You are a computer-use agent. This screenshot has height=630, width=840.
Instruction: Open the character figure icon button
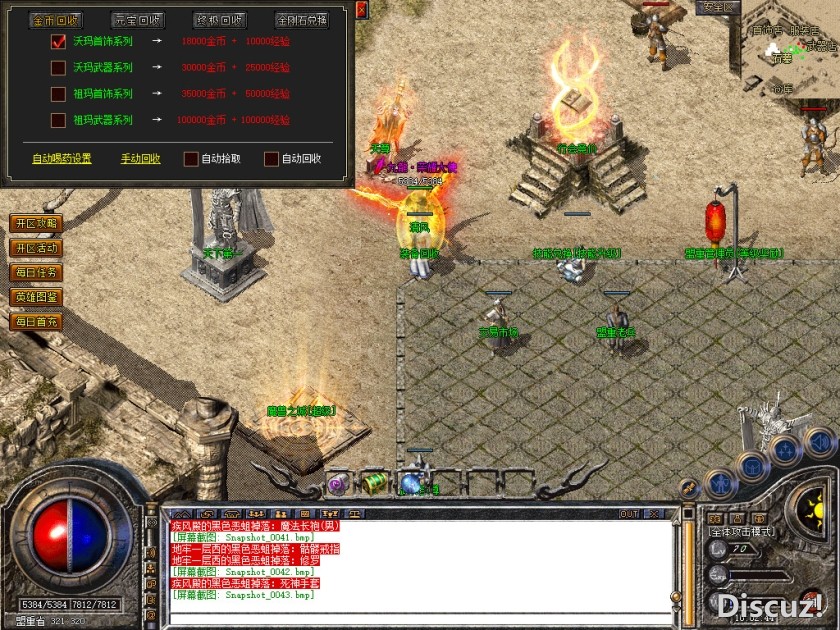[720, 485]
